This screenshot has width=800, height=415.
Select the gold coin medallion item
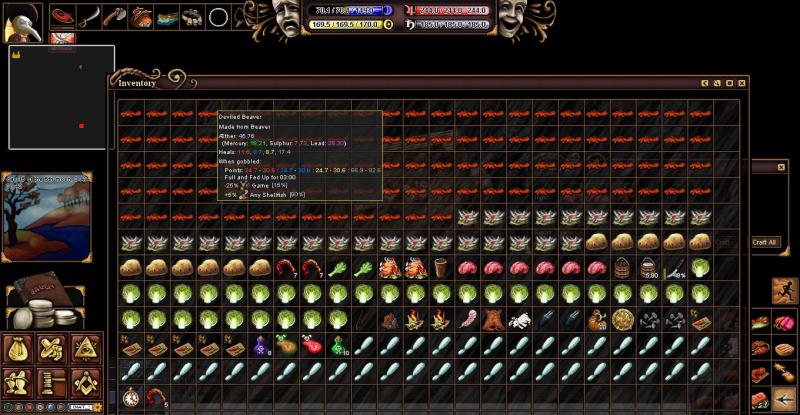click(623, 320)
